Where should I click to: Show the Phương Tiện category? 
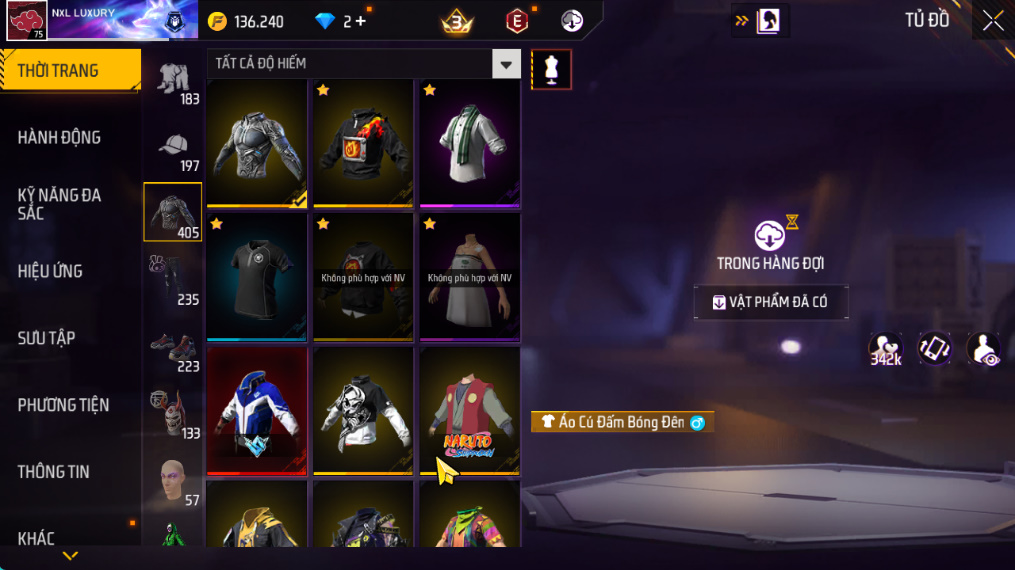coord(63,405)
